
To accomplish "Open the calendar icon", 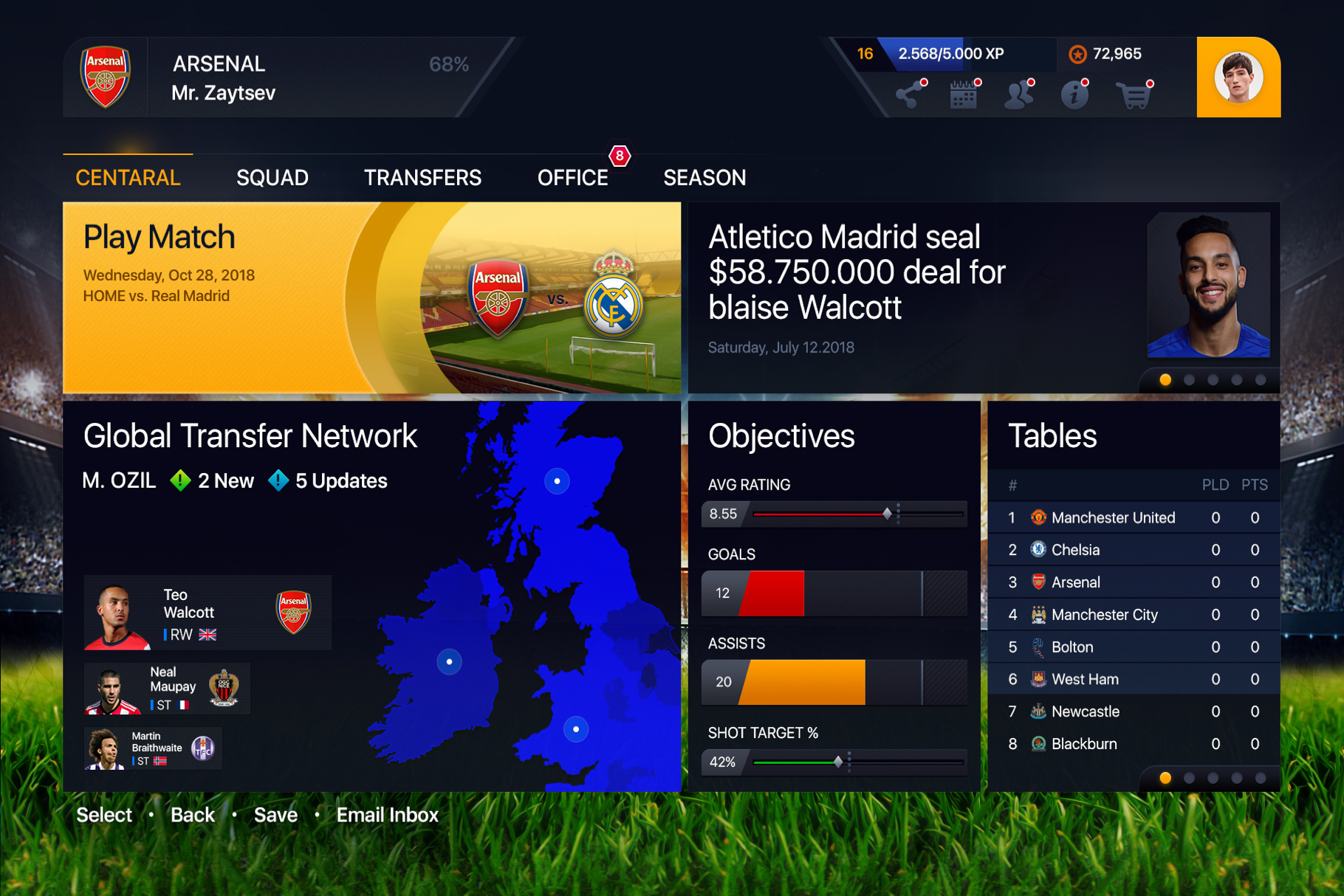I will point(964,95).
